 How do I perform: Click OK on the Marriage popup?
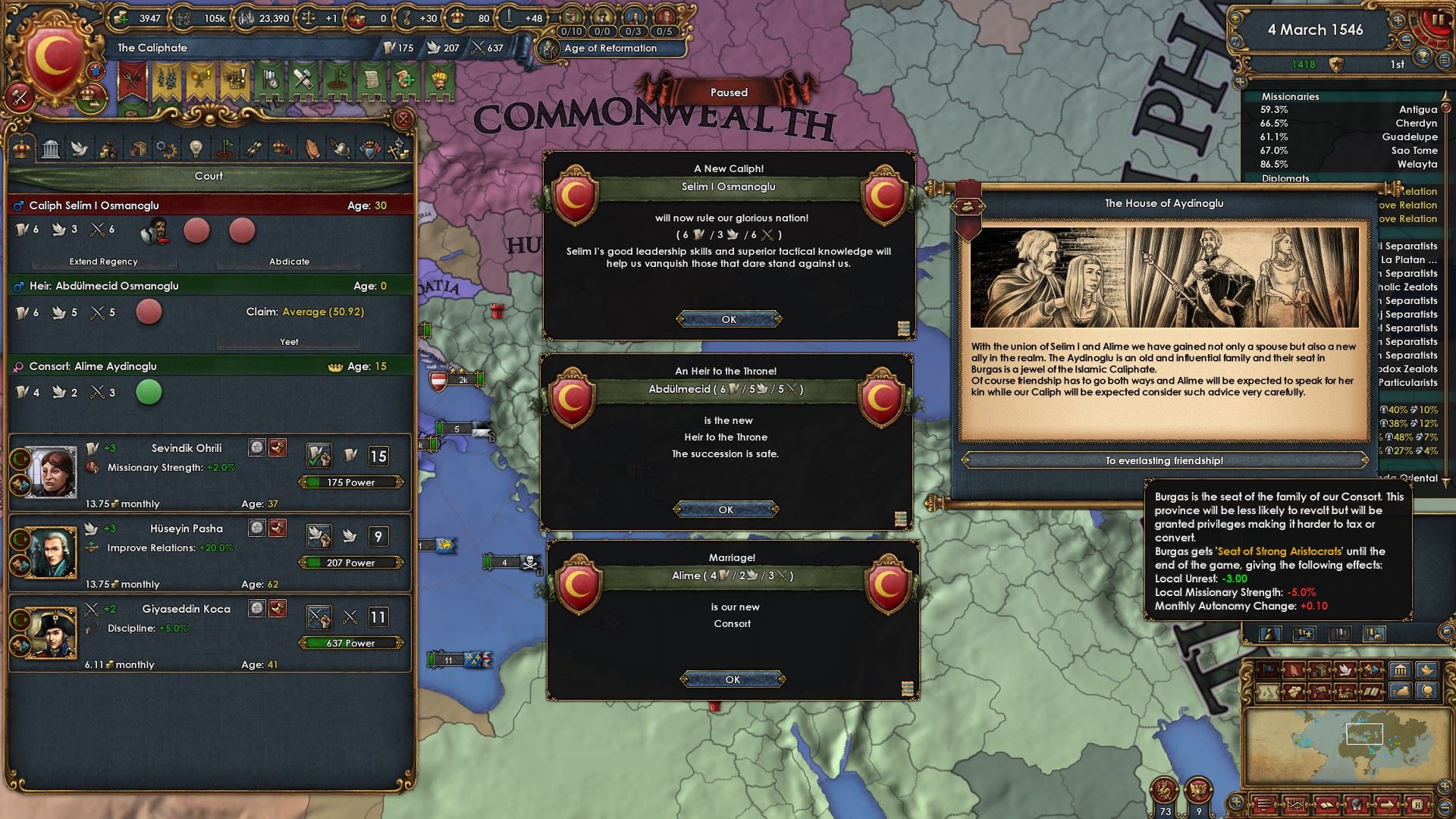[733, 679]
